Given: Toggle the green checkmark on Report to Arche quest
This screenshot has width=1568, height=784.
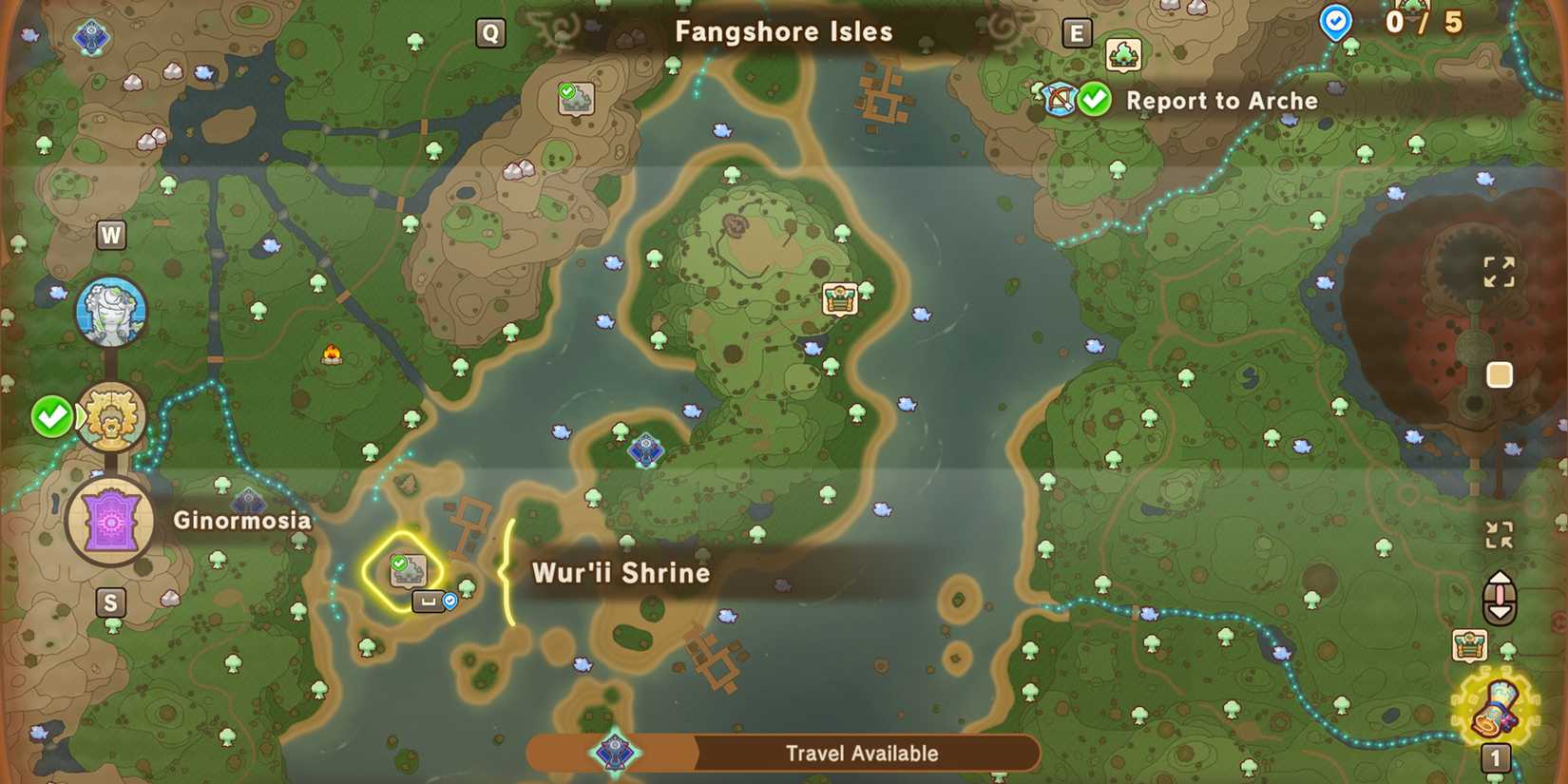Looking at the screenshot, I should (x=1093, y=98).
